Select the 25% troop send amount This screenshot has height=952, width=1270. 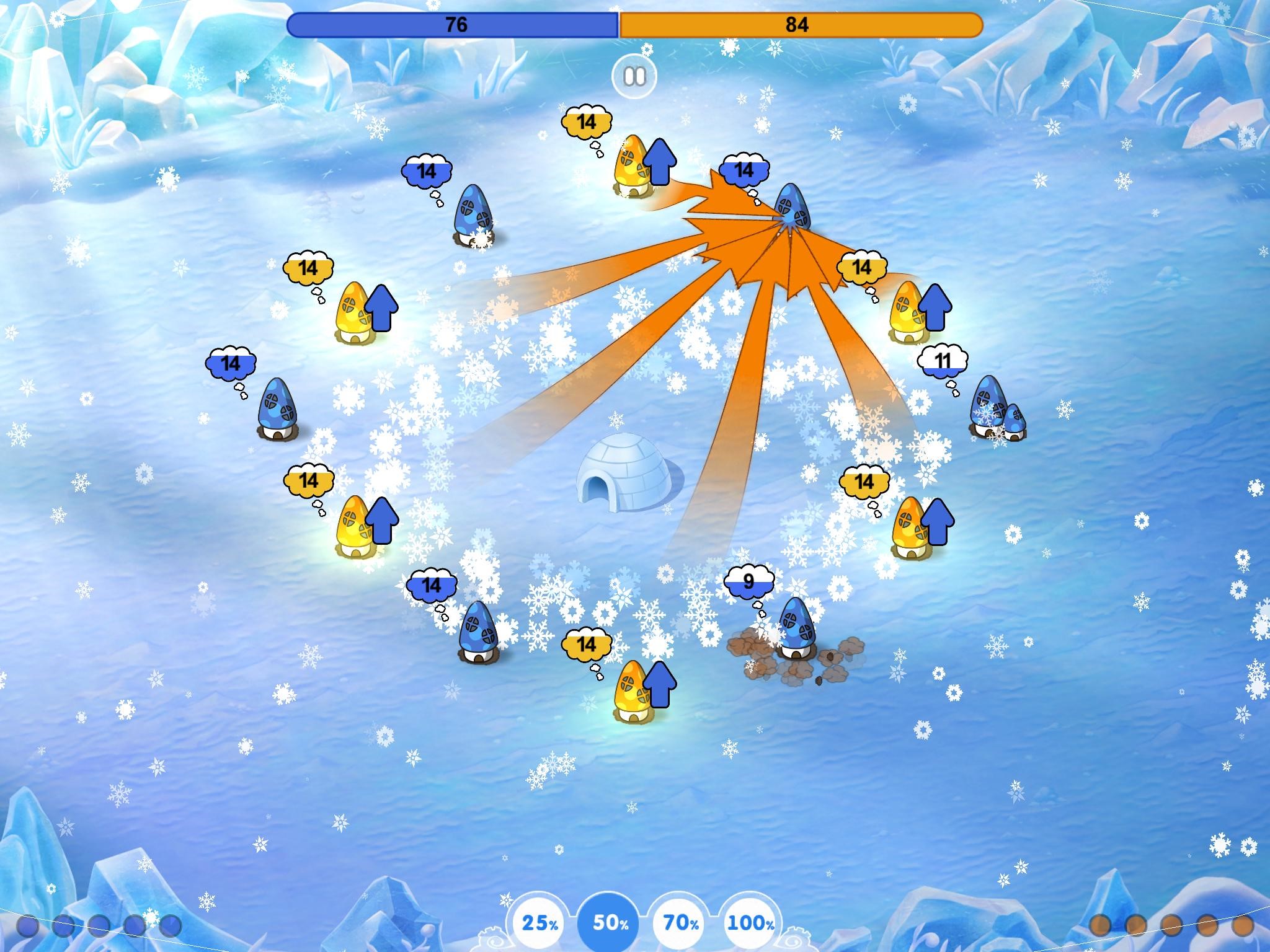click(x=539, y=923)
